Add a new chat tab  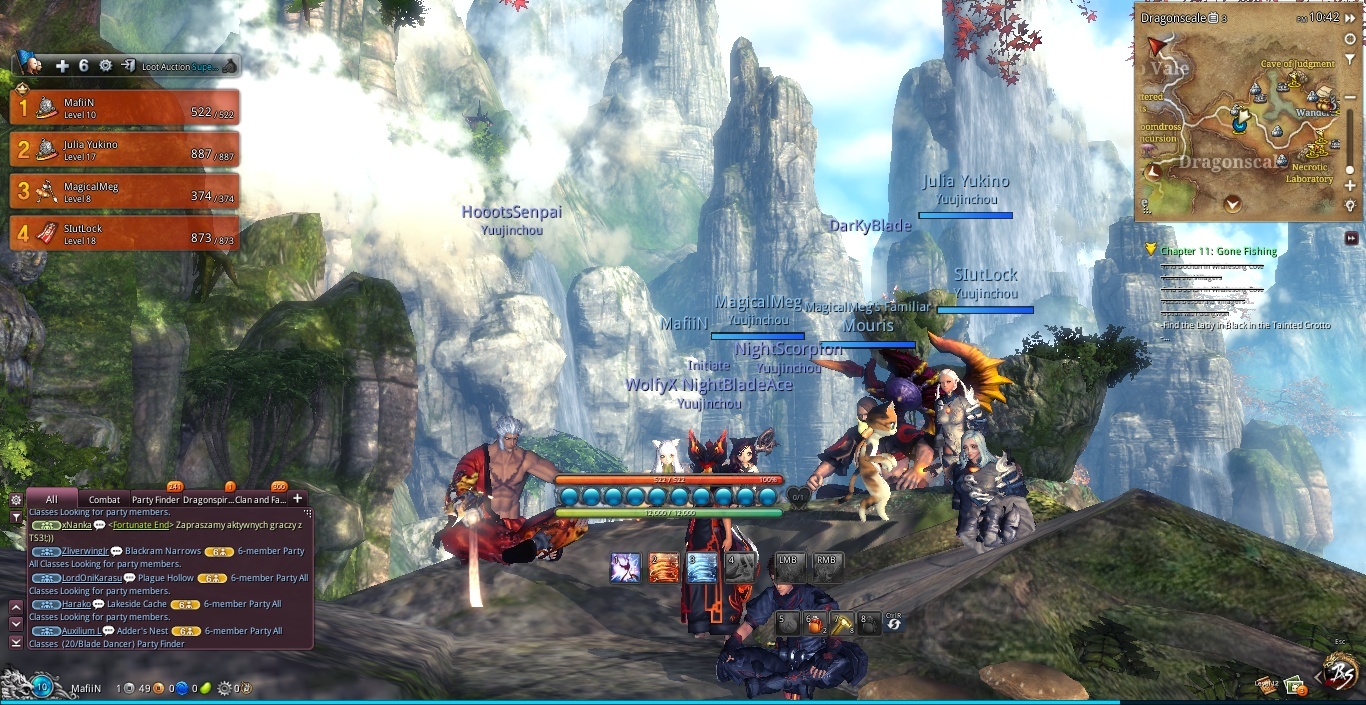point(297,498)
